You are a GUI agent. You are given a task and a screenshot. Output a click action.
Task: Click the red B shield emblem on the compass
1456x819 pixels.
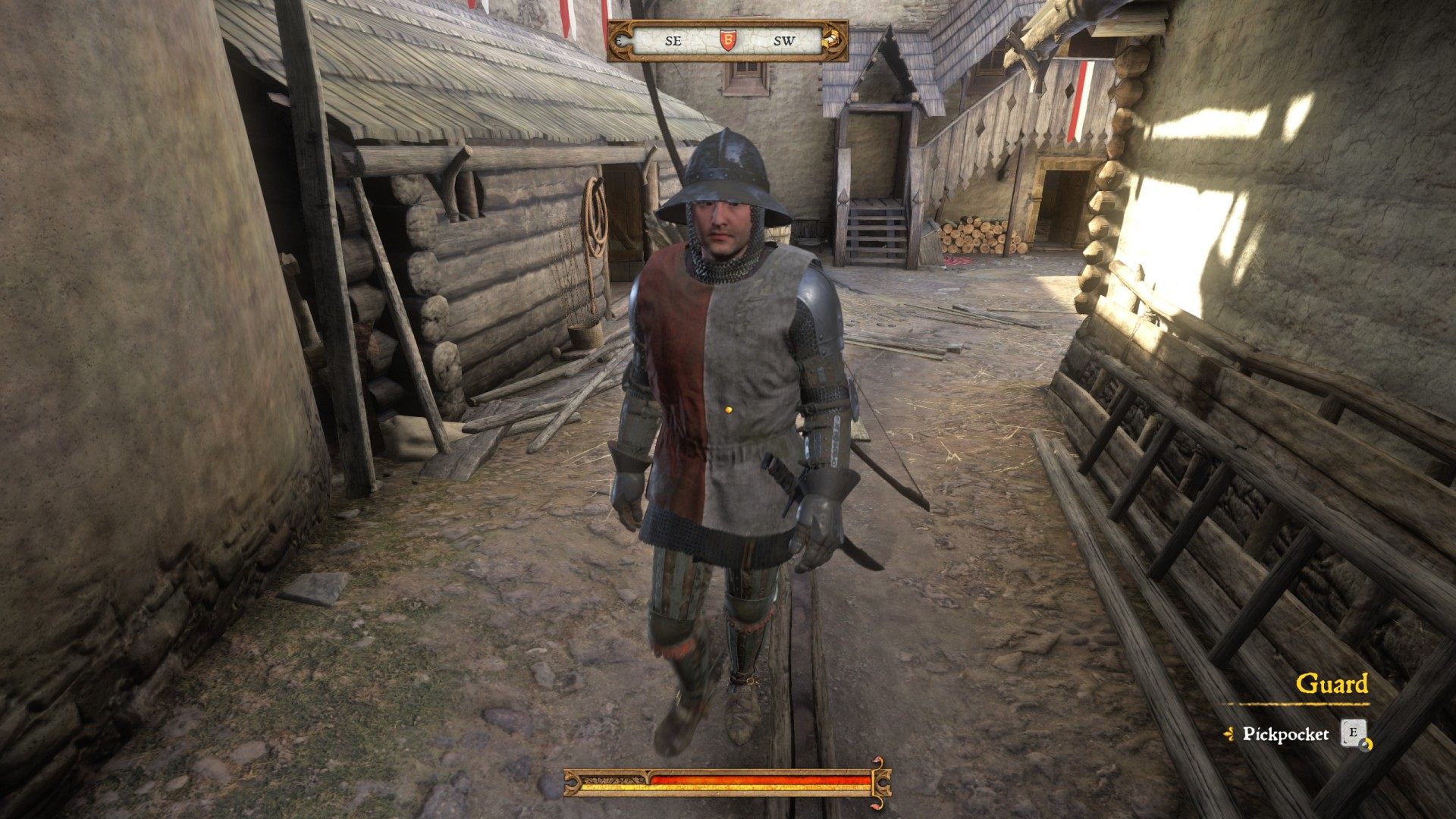pyautogui.click(x=728, y=40)
